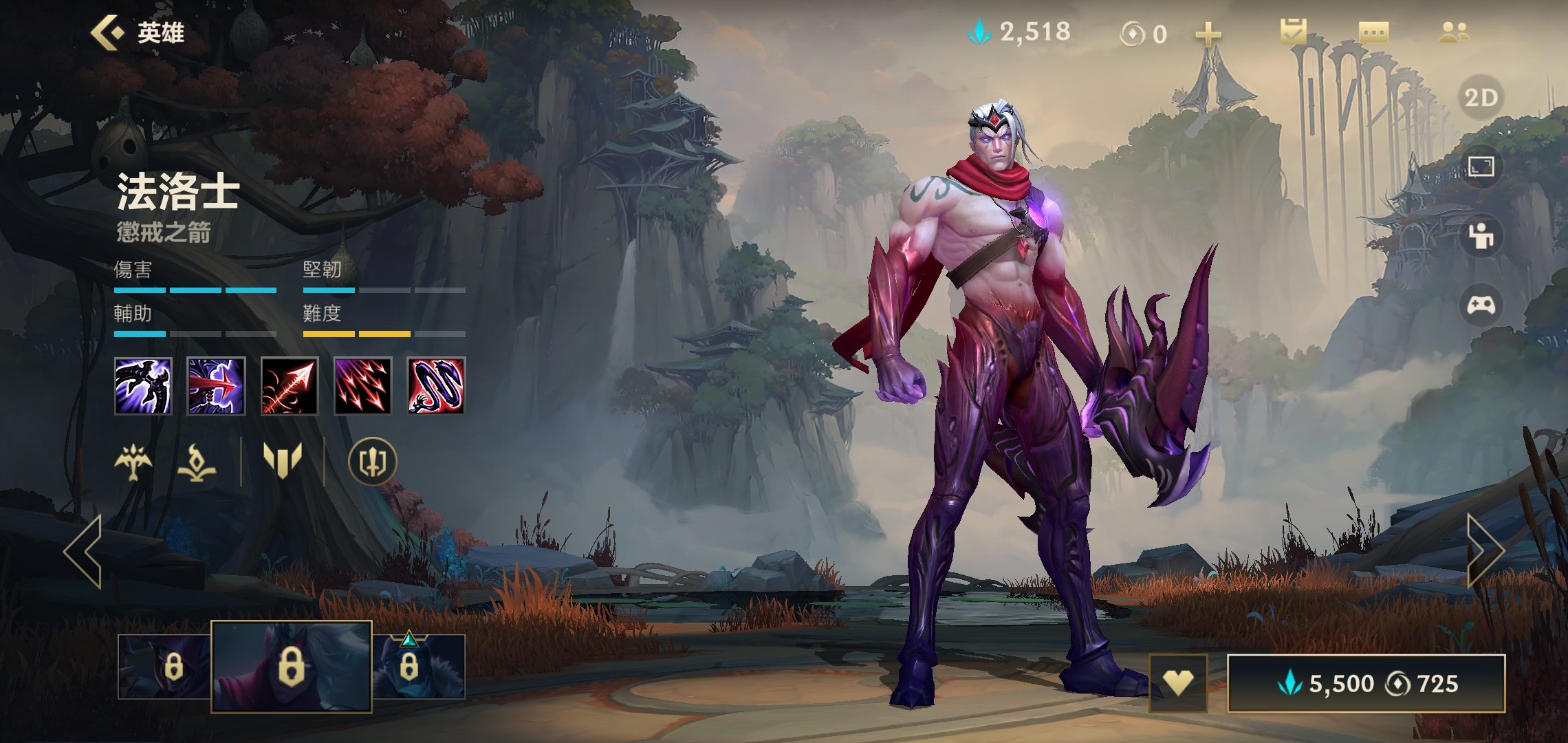Click the gamepad controller icon
The width and height of the screenshot is (1568, 743).
[1481, 305]
